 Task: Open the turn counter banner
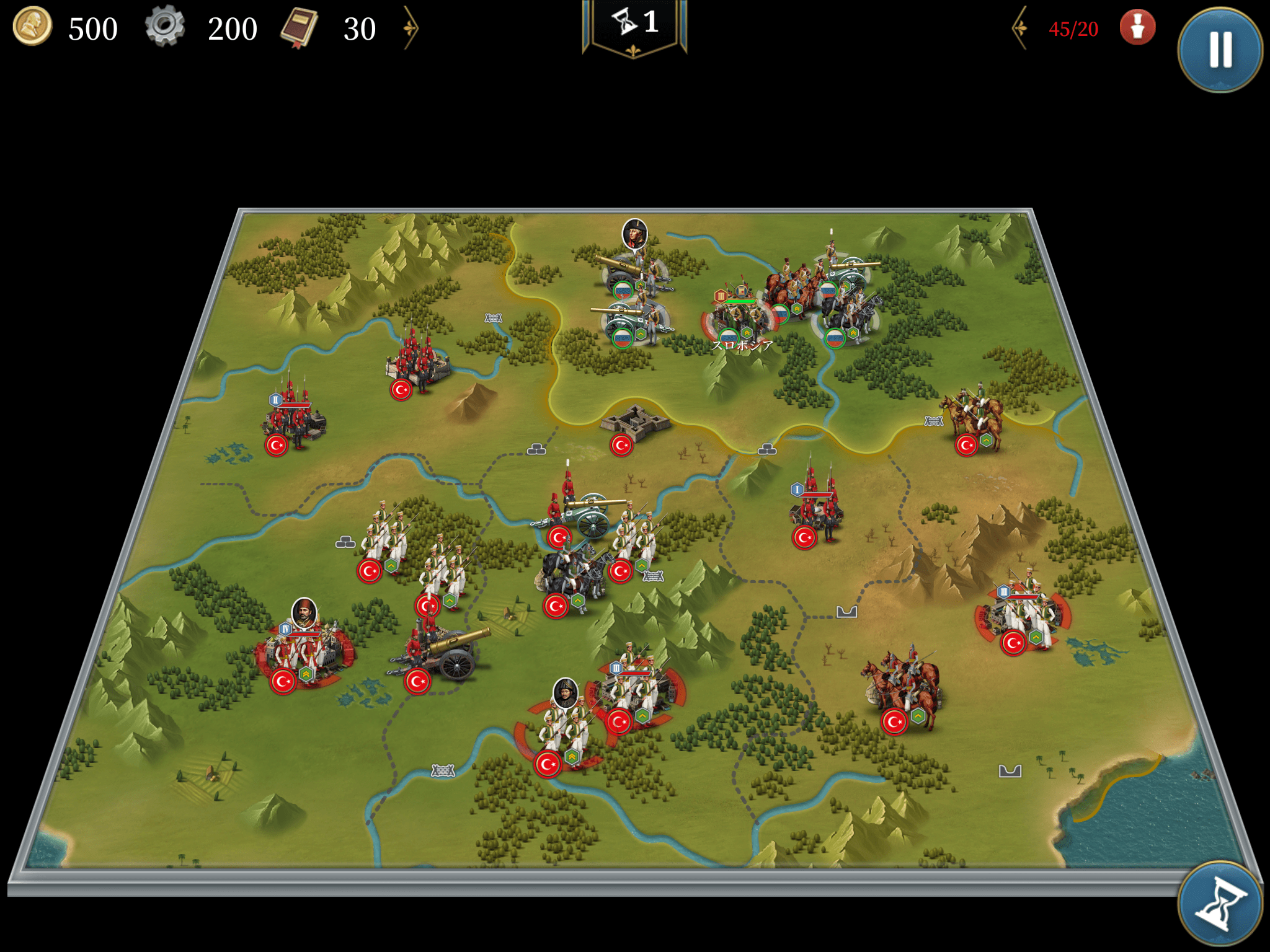[634, 26]
